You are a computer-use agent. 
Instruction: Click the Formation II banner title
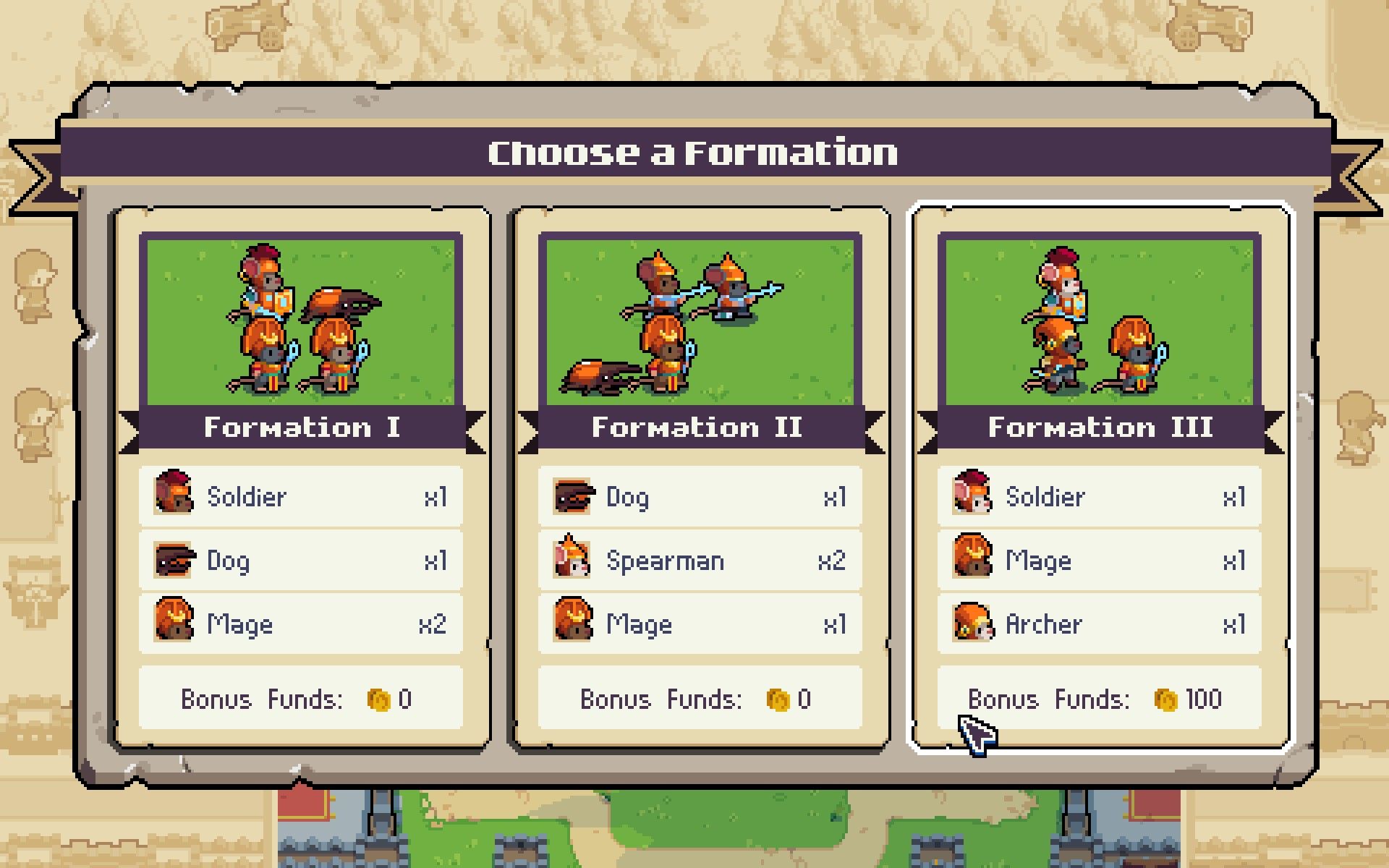697,427
